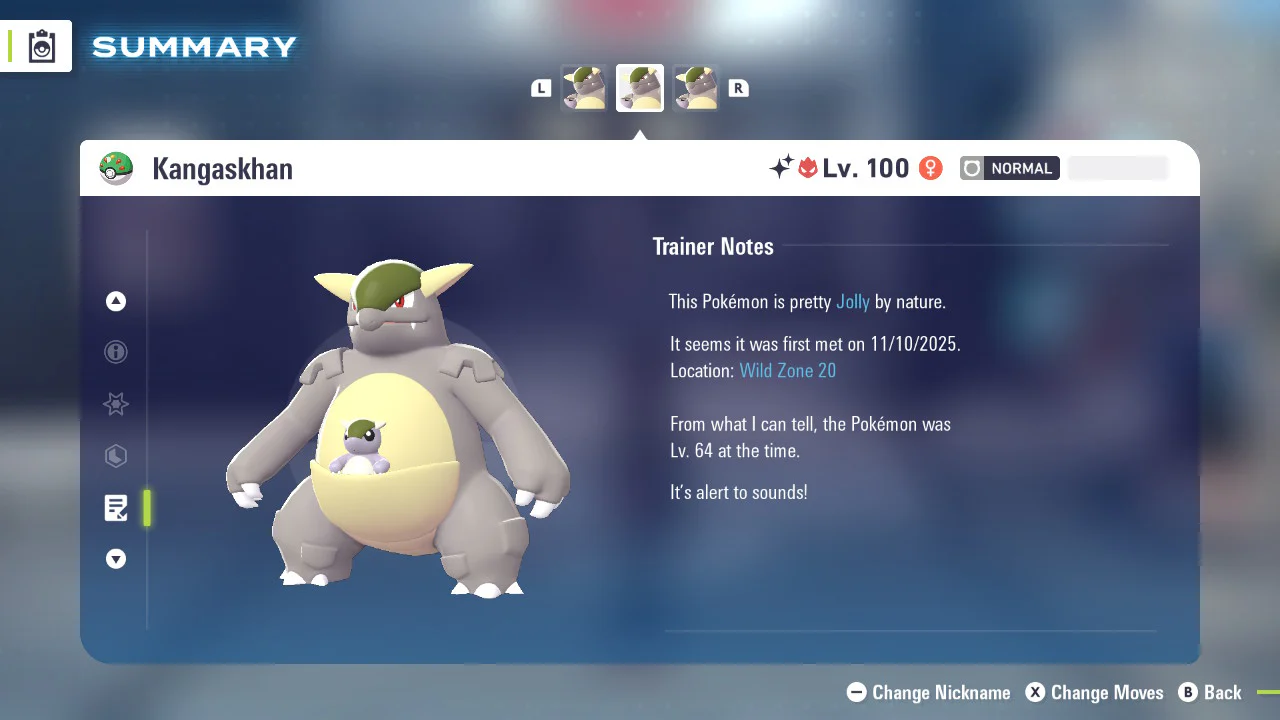1280x720 pixels.
Task: Switch to the star-shaped stats page
Action: click(x=116, y=404)
